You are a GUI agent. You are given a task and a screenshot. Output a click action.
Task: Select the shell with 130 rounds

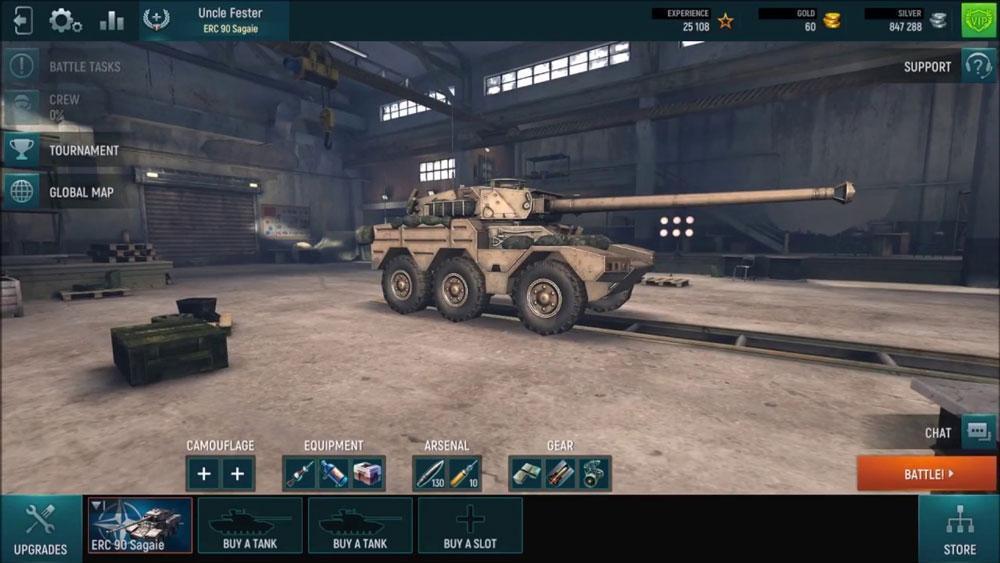[x=431, y=474]
